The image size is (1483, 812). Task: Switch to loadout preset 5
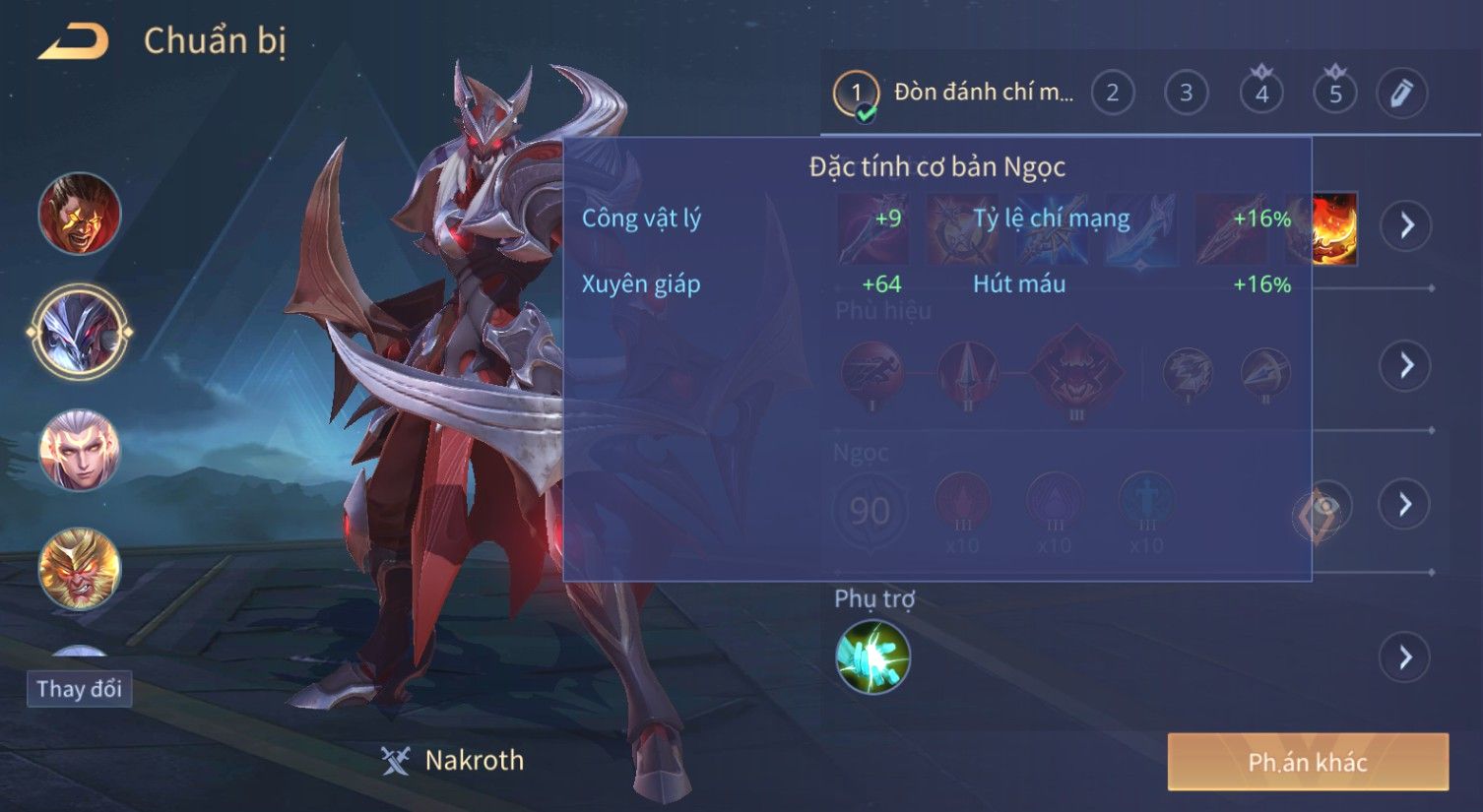pos(1335,94)
